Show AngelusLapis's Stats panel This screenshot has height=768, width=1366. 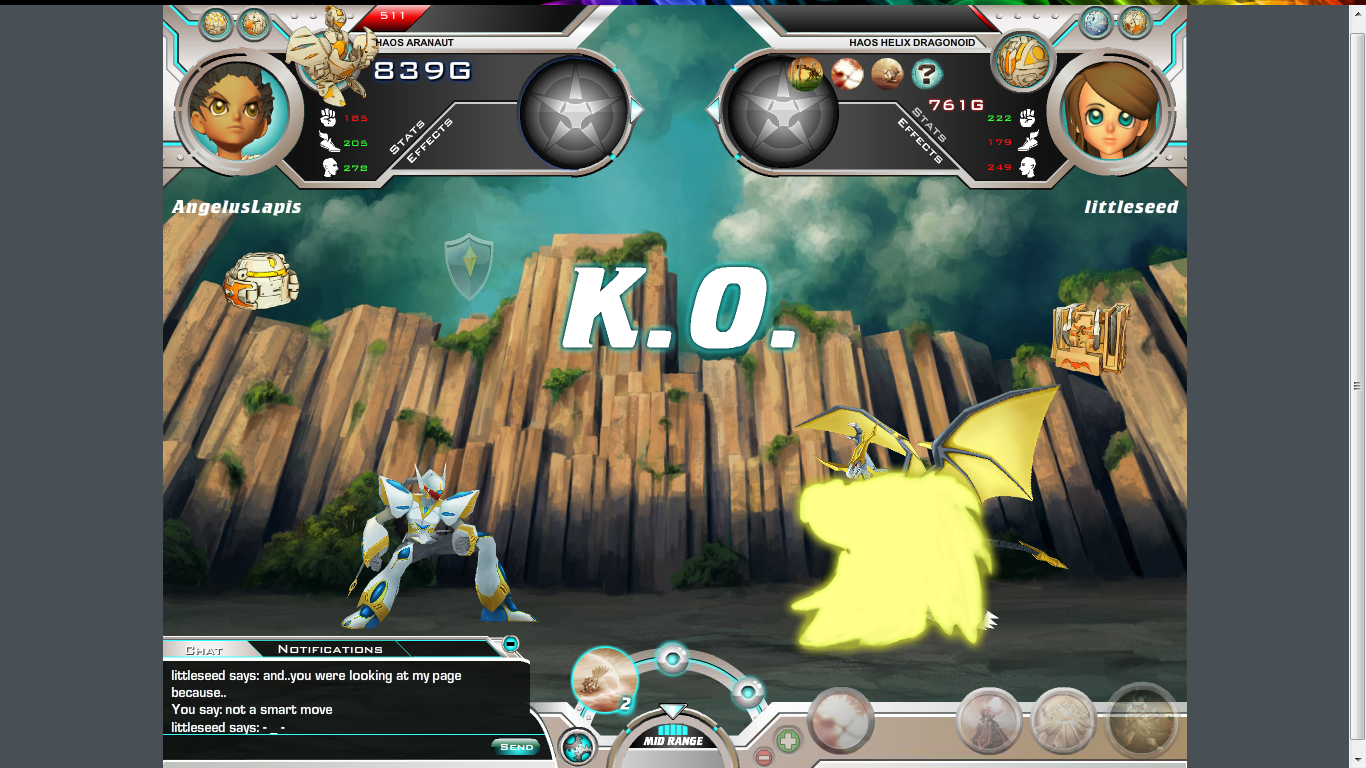406,139
